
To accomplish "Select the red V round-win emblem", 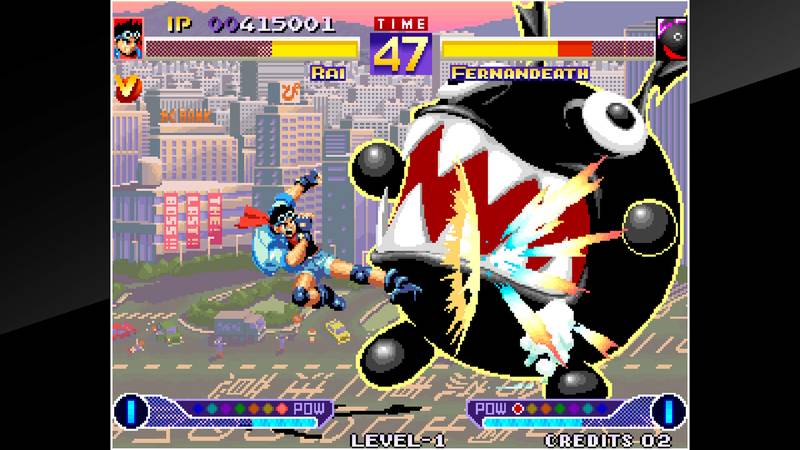I will pos(127,87).
